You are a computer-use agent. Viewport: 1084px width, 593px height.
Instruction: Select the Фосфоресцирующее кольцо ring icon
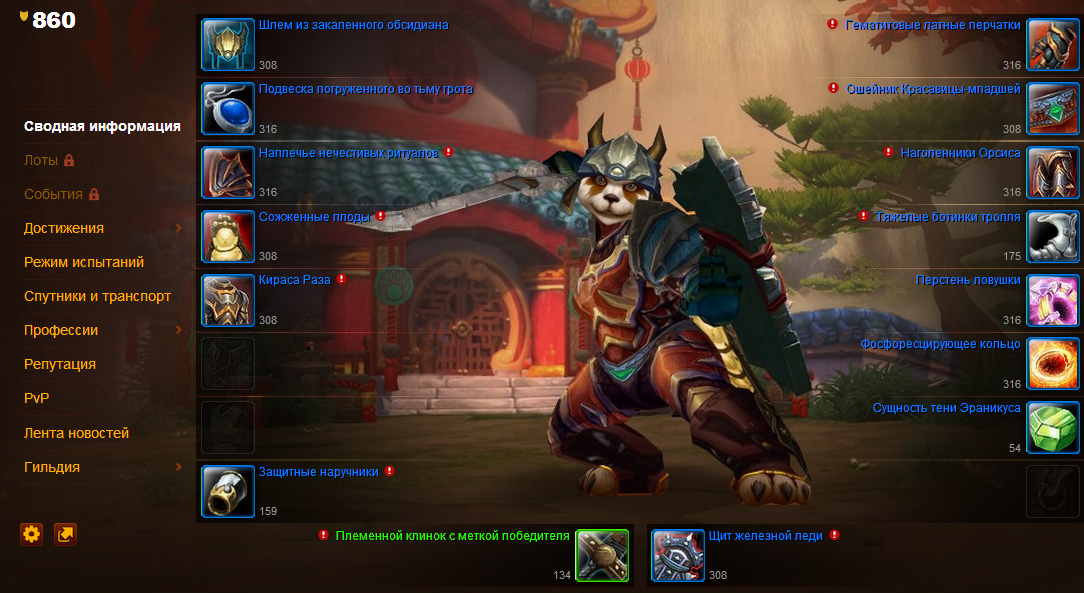point(1053,364)
